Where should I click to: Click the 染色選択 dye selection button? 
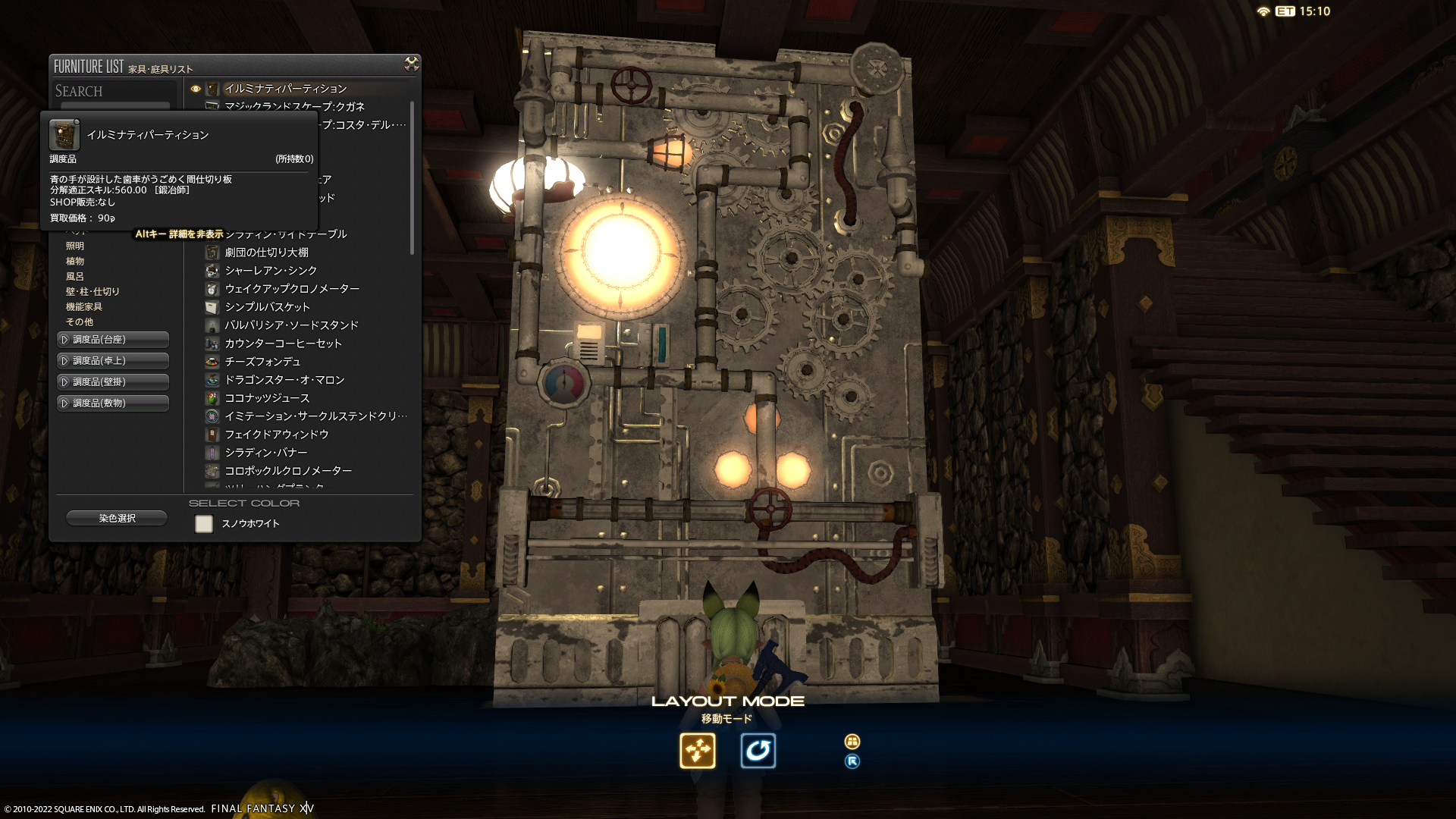pos(117,519)
